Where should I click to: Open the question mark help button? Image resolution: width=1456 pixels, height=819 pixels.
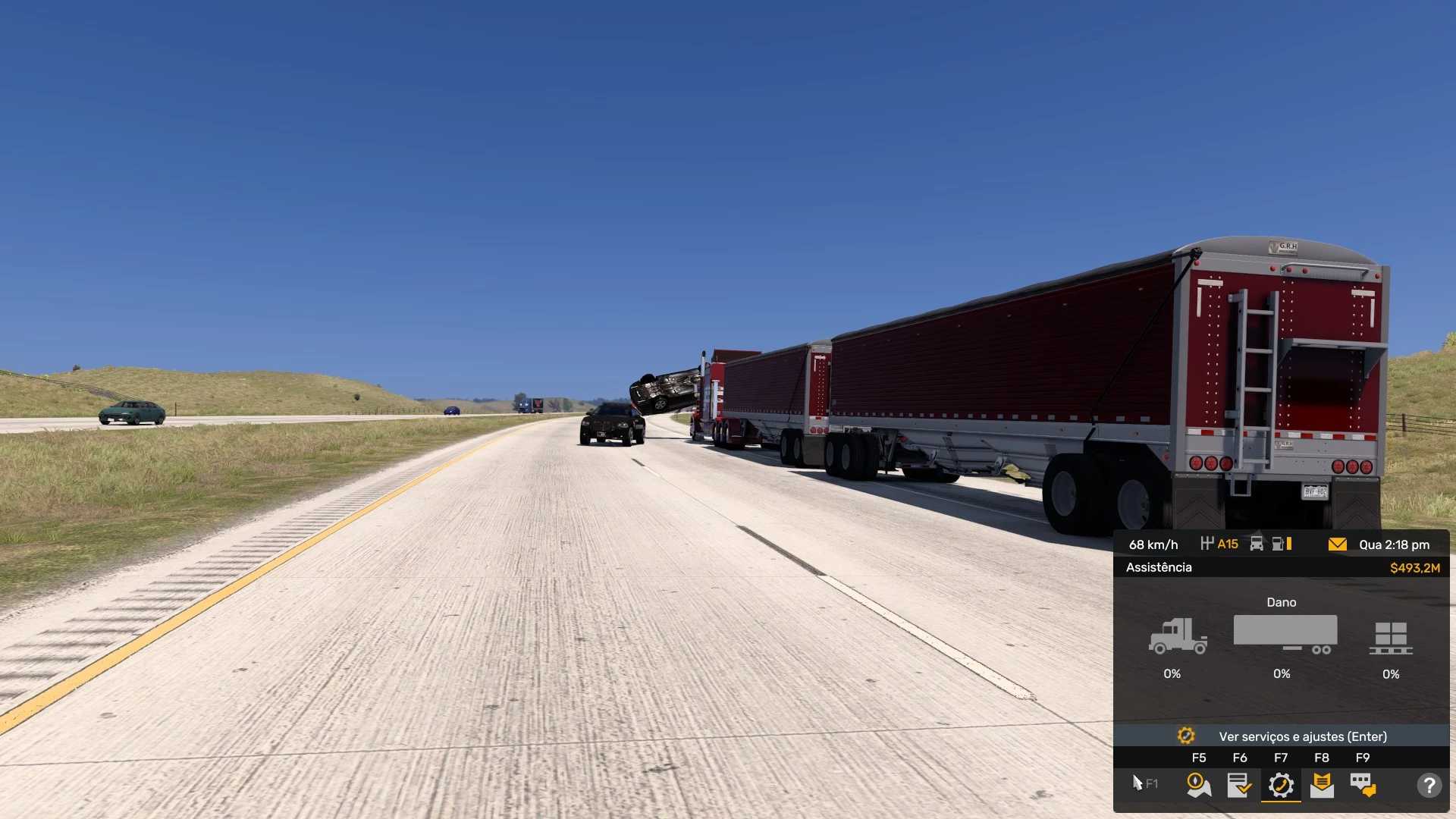(1429, 785)
